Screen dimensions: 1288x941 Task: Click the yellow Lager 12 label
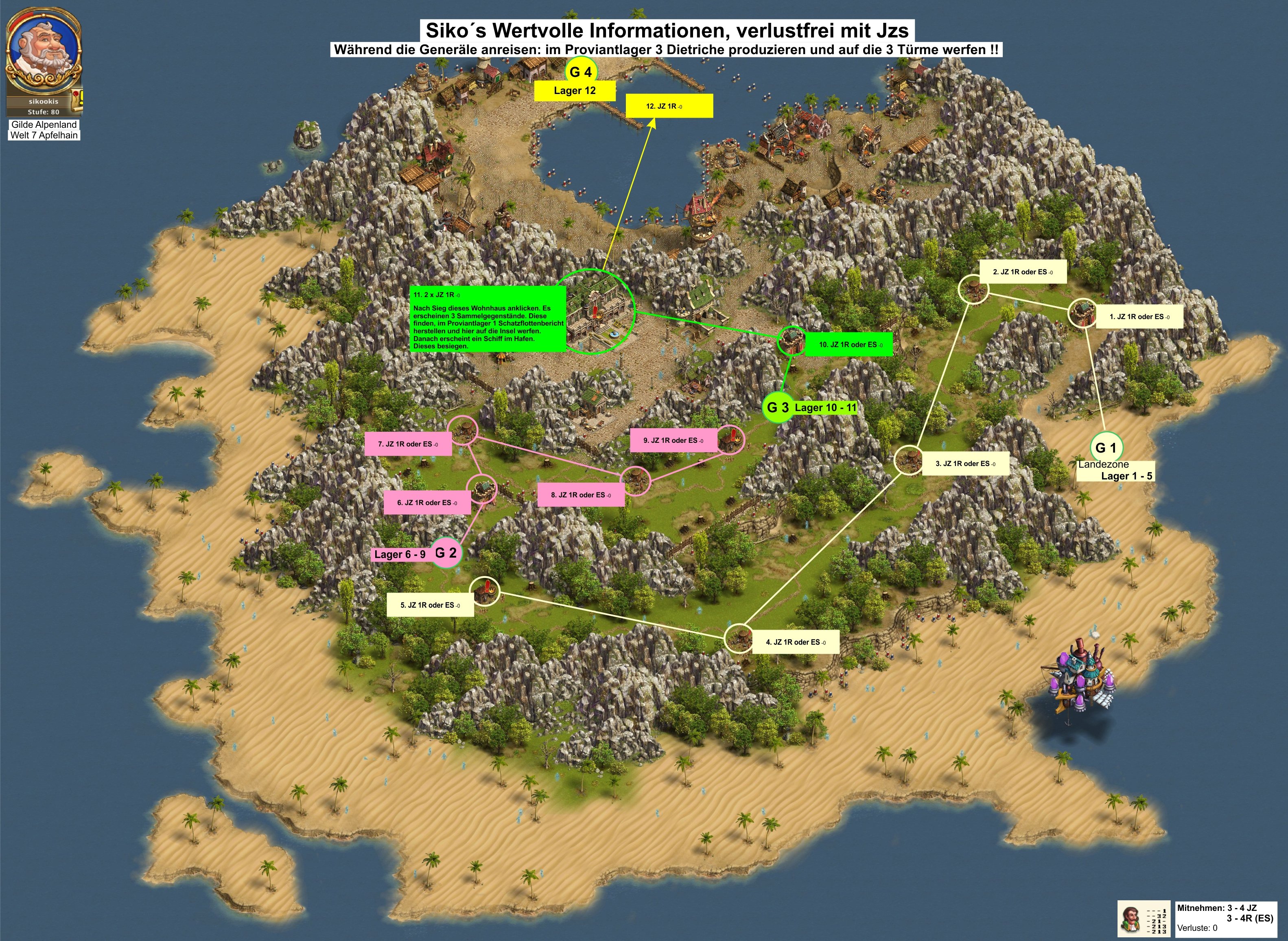tap(575, 91)
